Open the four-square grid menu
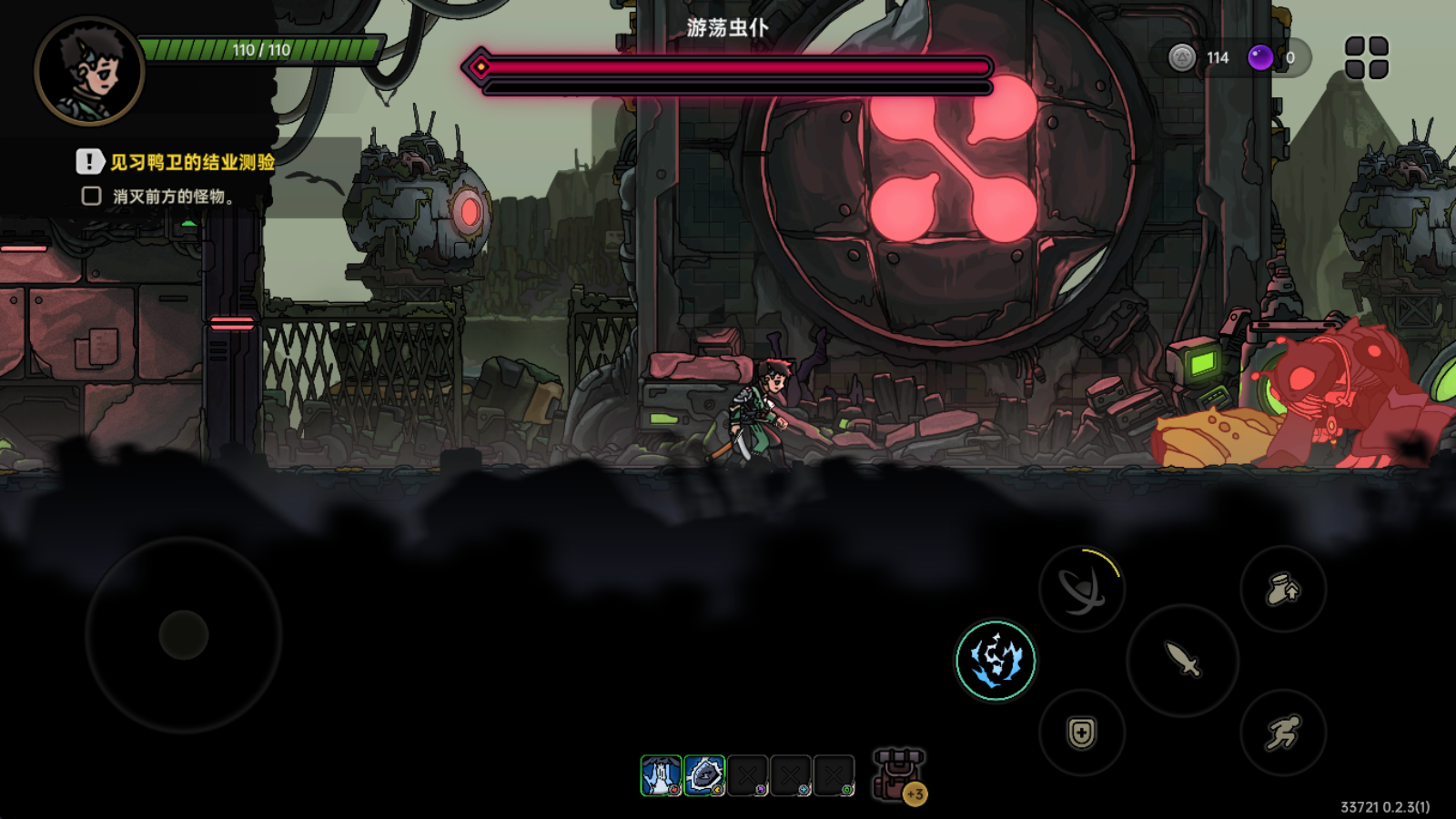This screenshot has height=819, width=1456. (1366, 57)
